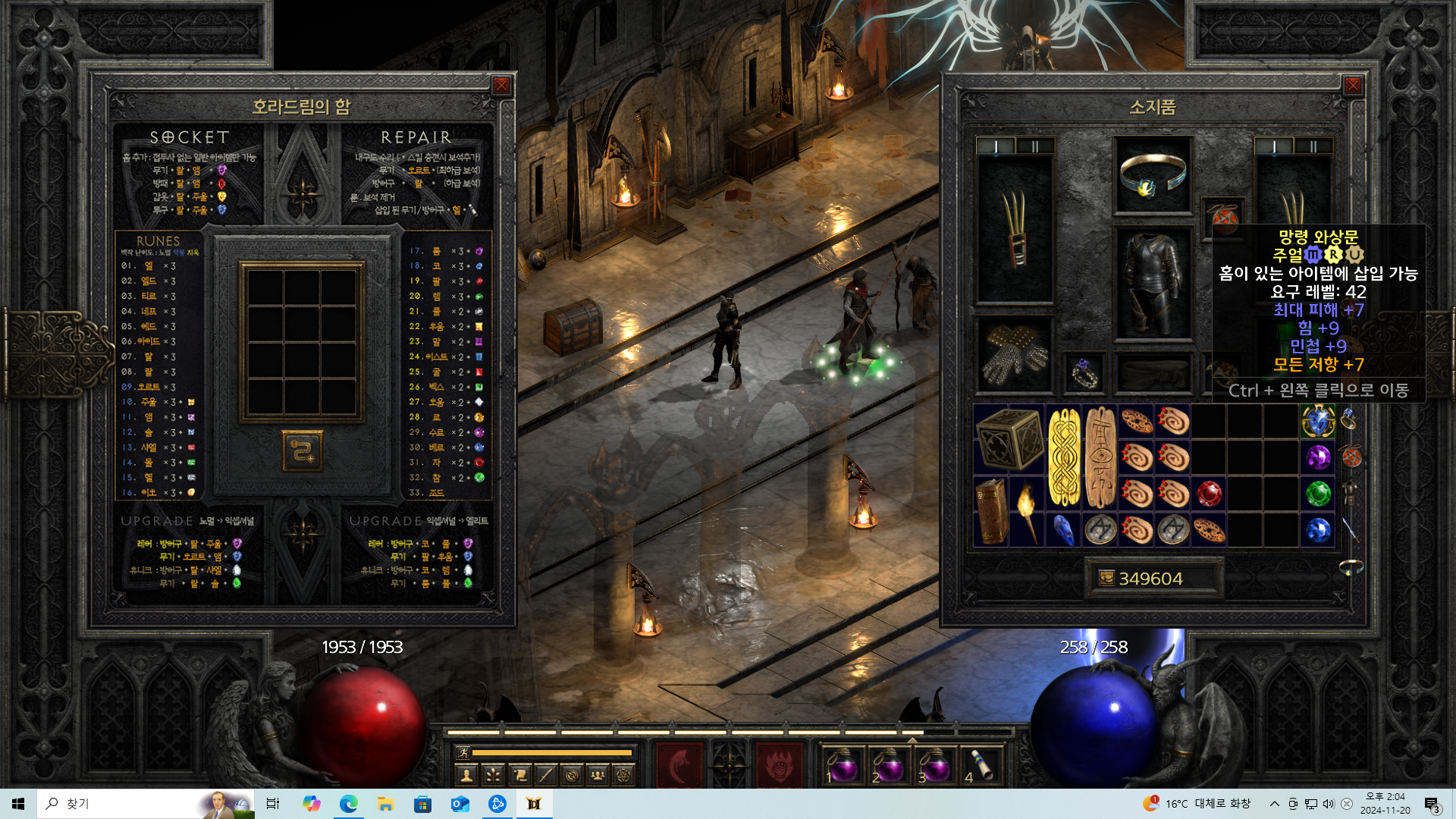Select the equipped black body armor
The width and height of the screenshot is (1456, 819).
1153,282
